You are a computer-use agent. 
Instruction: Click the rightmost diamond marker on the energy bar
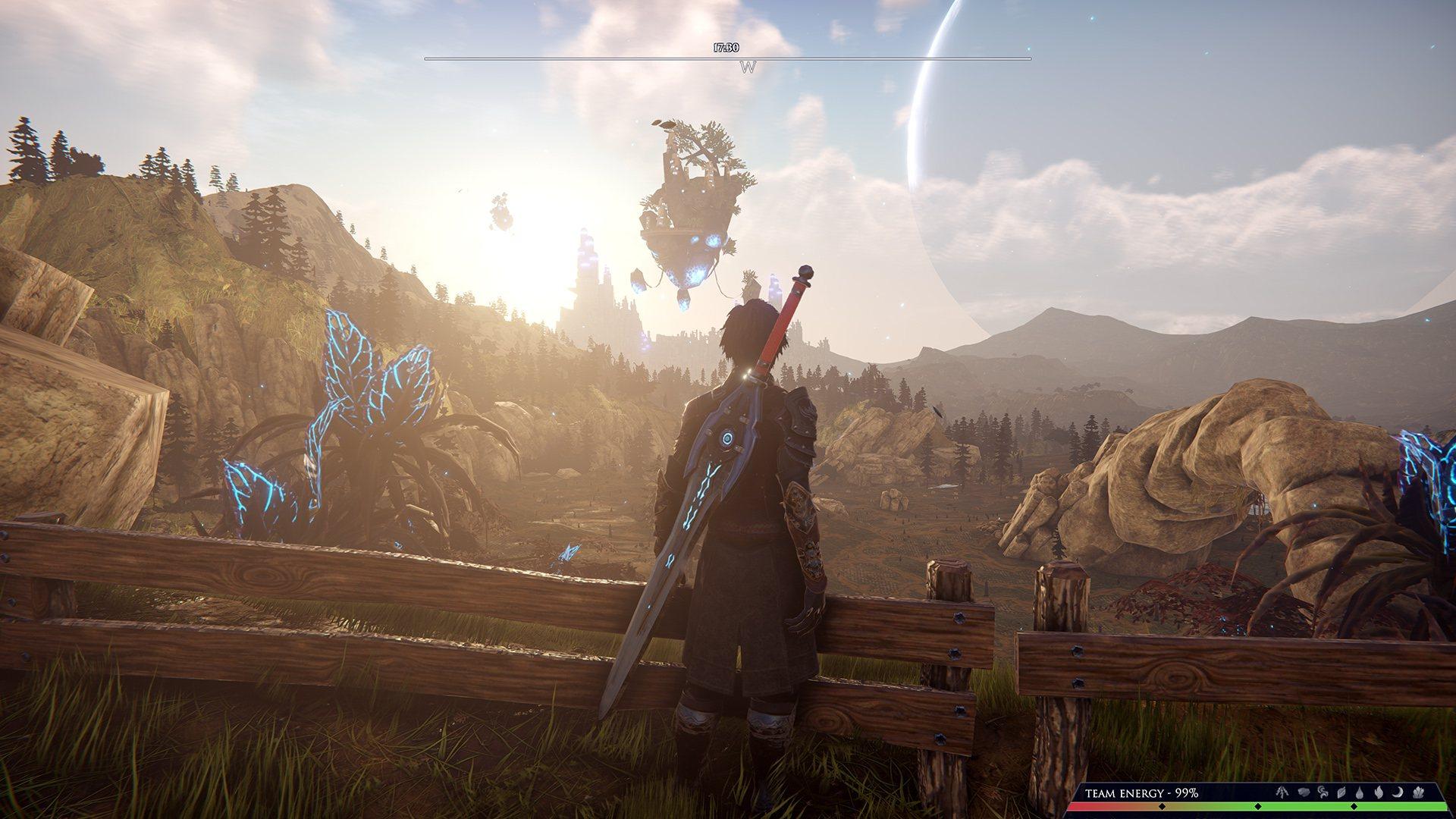pos(1353,807)
